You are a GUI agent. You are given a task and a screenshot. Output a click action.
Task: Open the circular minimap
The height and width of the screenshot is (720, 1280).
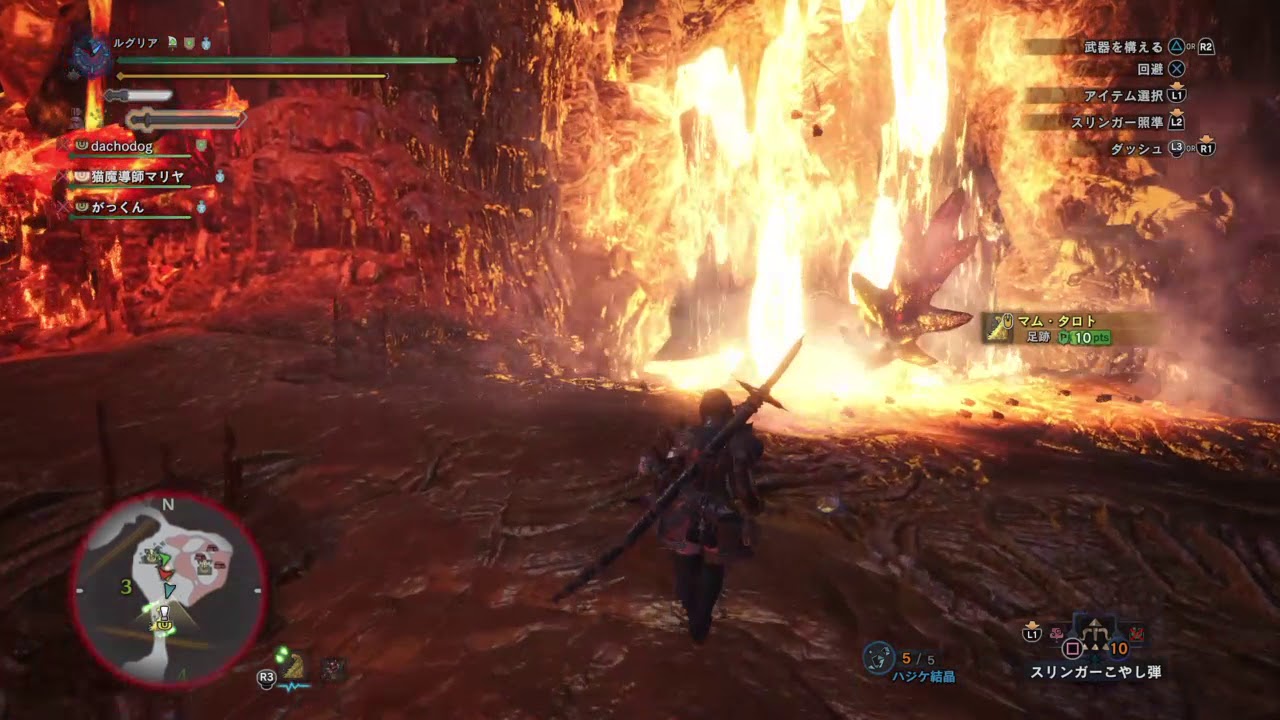168,590
